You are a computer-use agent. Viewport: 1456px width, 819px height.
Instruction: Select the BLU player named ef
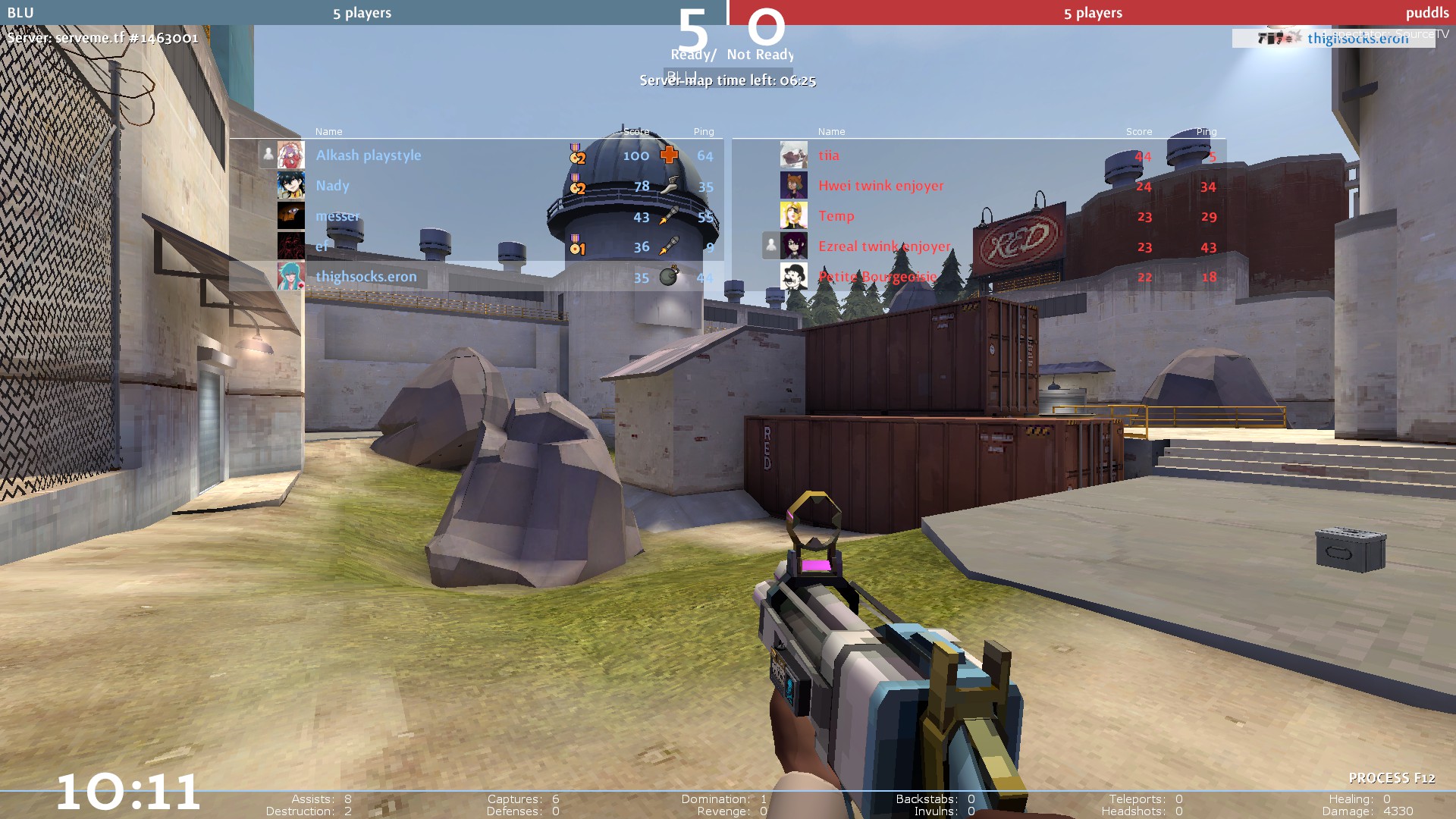point(322,246)
